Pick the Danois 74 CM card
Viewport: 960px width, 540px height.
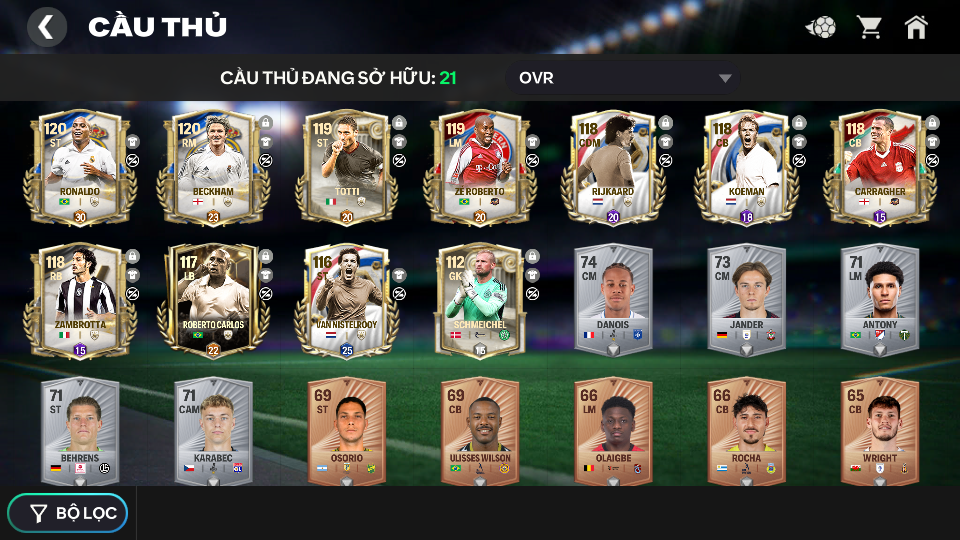coord(612,298)
